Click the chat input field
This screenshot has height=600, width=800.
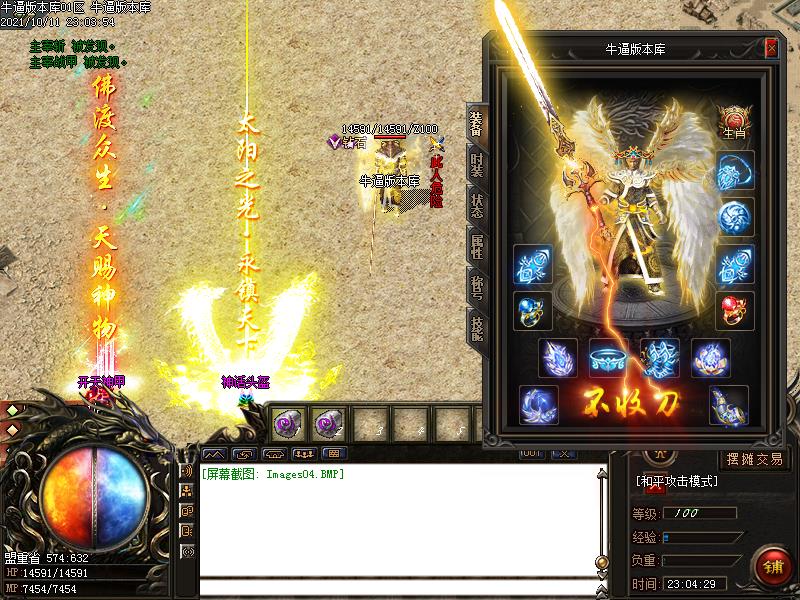pos(400,588)
